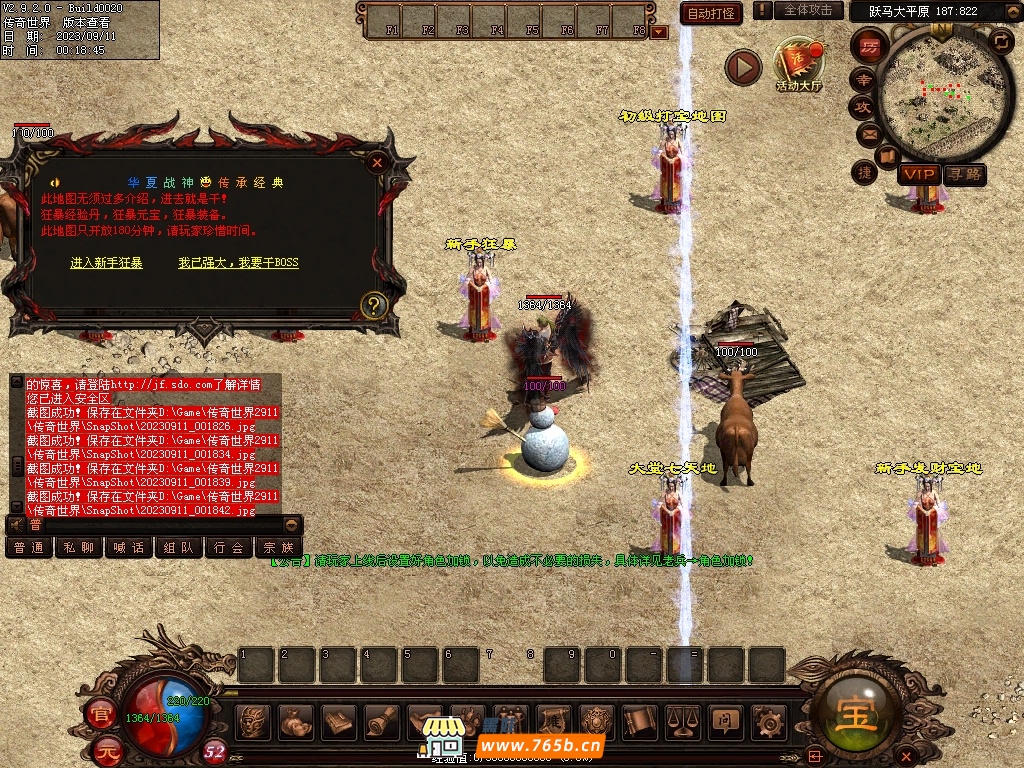
Task: Choose the 进入新手狂暴 dialogue option
Action: 106,263
